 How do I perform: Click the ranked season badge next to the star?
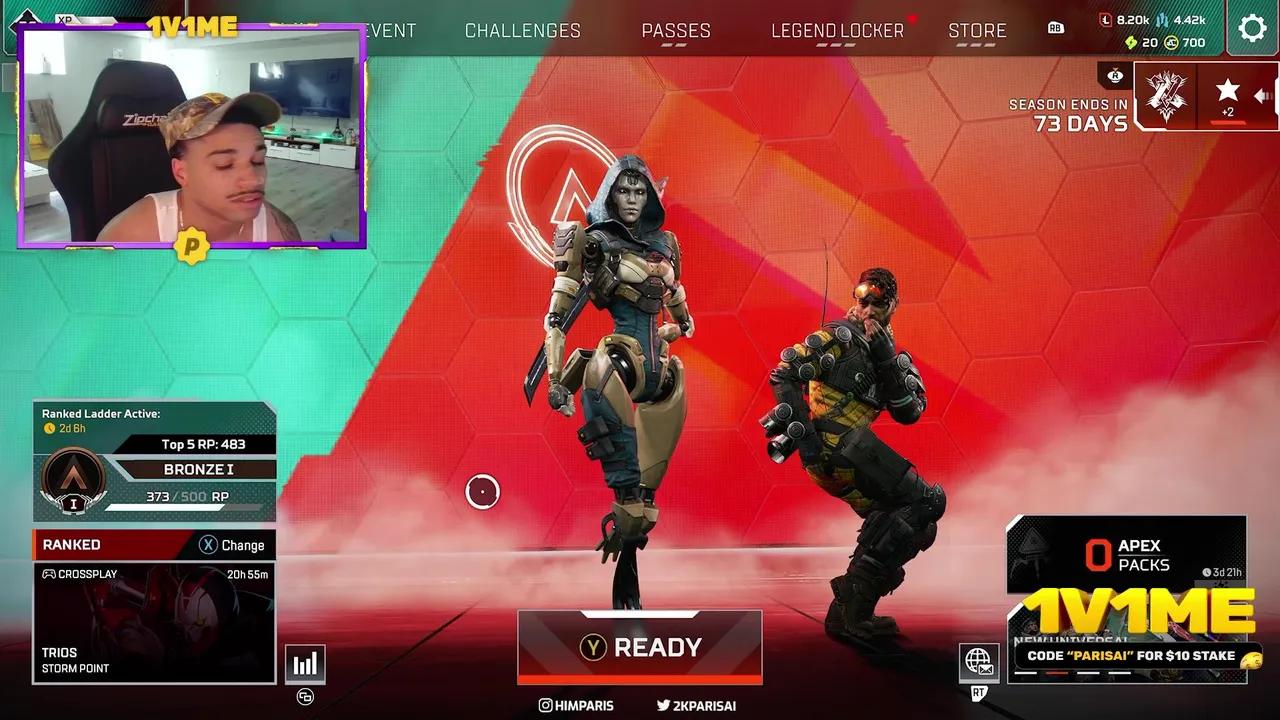(1165, 97)
